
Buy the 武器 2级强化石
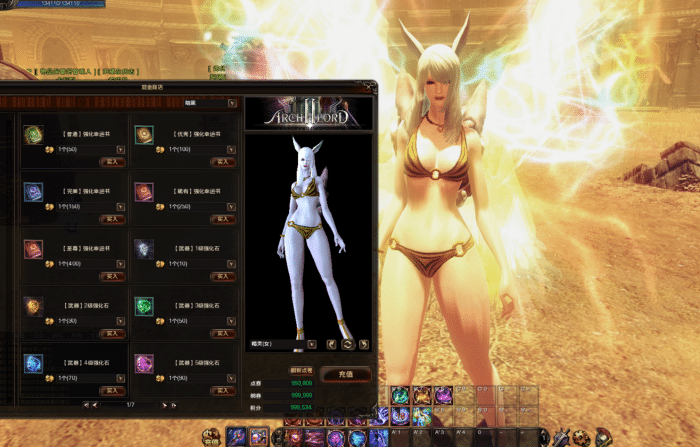[x=113, y=333]
